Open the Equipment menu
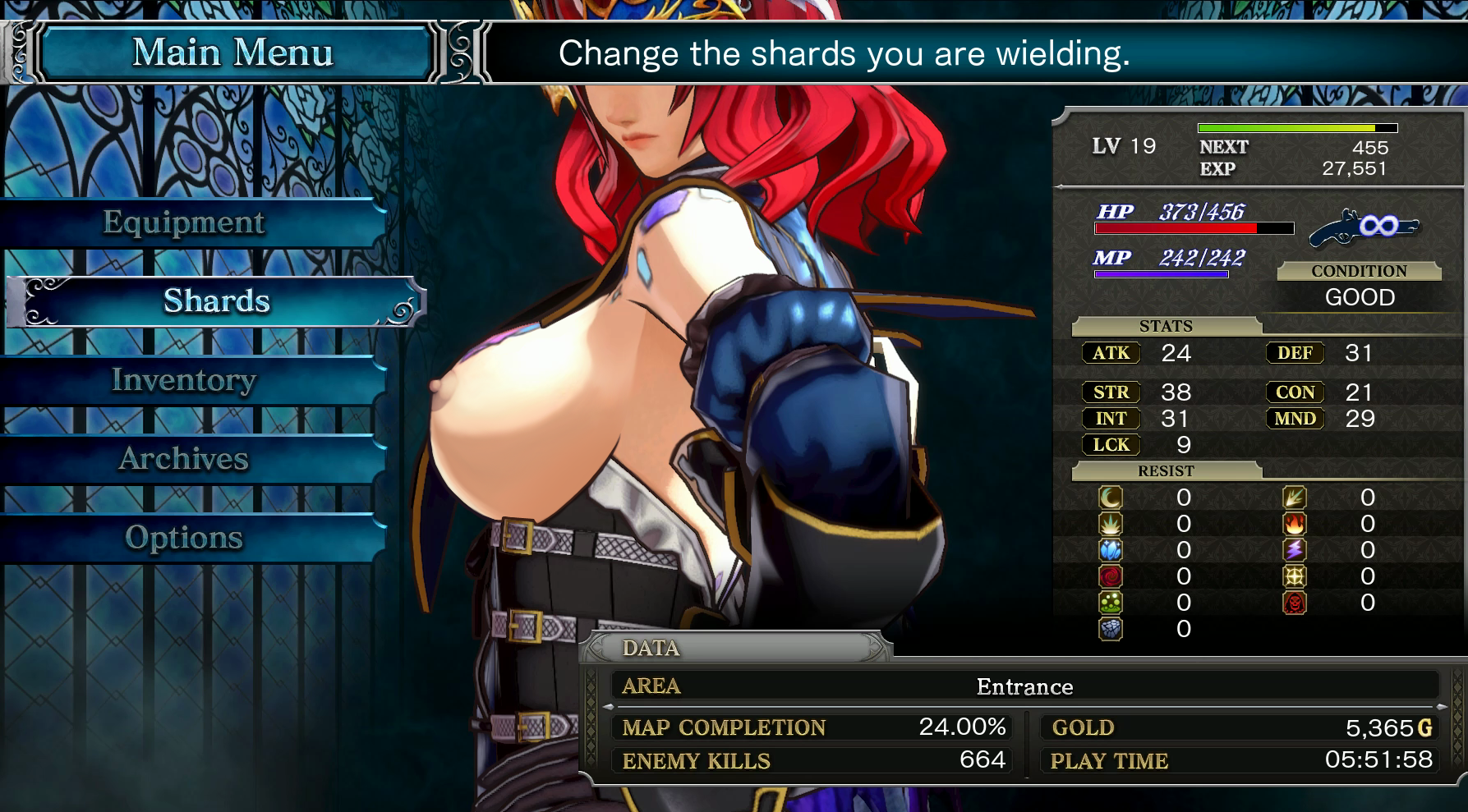The image size is (1468, 812). [x=184, y=222]
